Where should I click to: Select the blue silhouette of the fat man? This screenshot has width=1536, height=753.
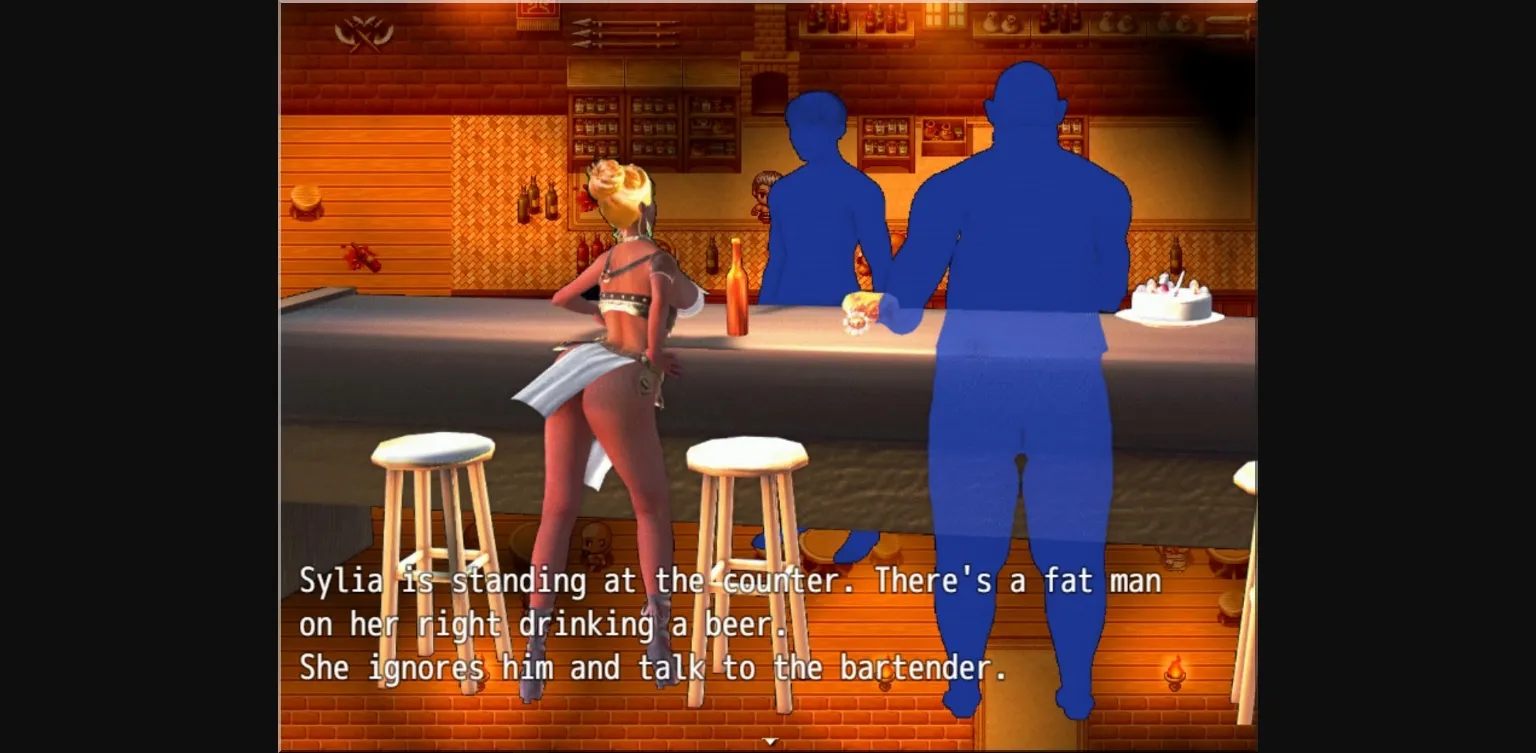point(1020,300)
